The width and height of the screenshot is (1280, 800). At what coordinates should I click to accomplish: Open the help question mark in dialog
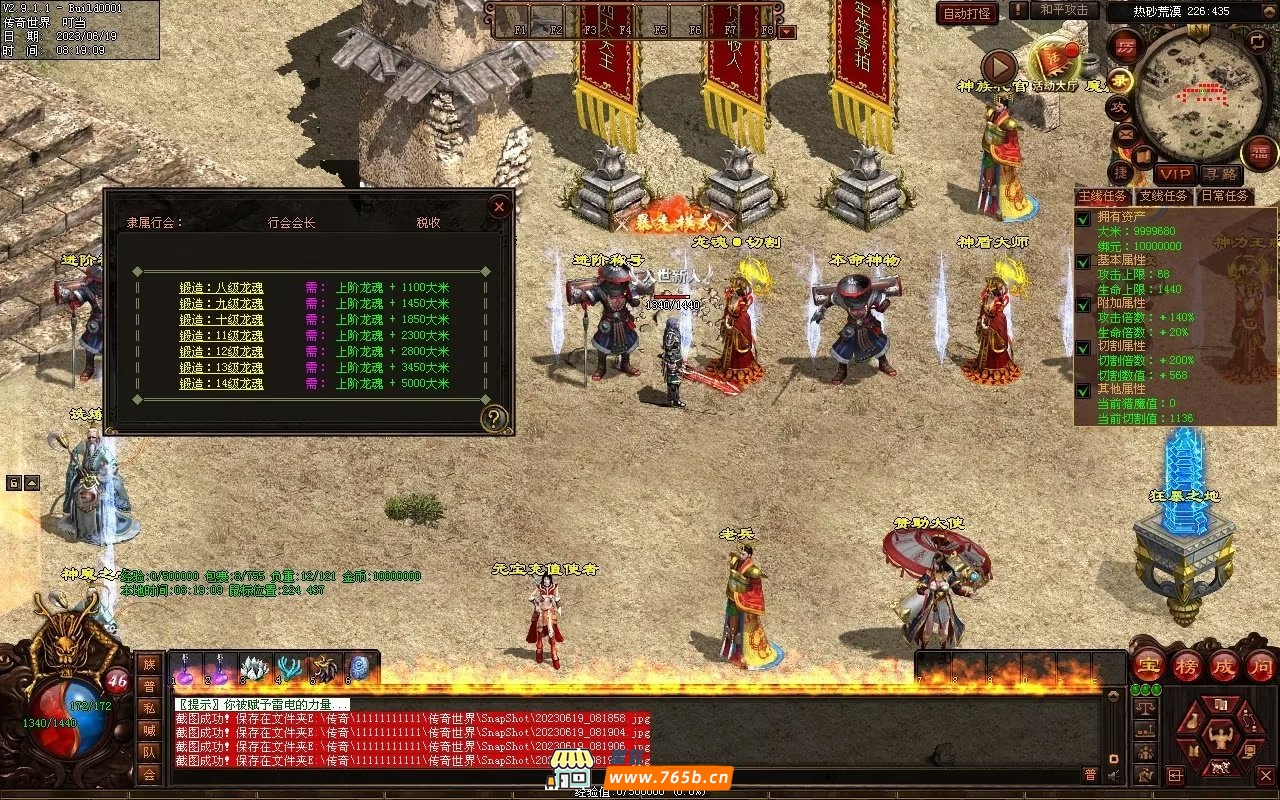click(494, 418)
